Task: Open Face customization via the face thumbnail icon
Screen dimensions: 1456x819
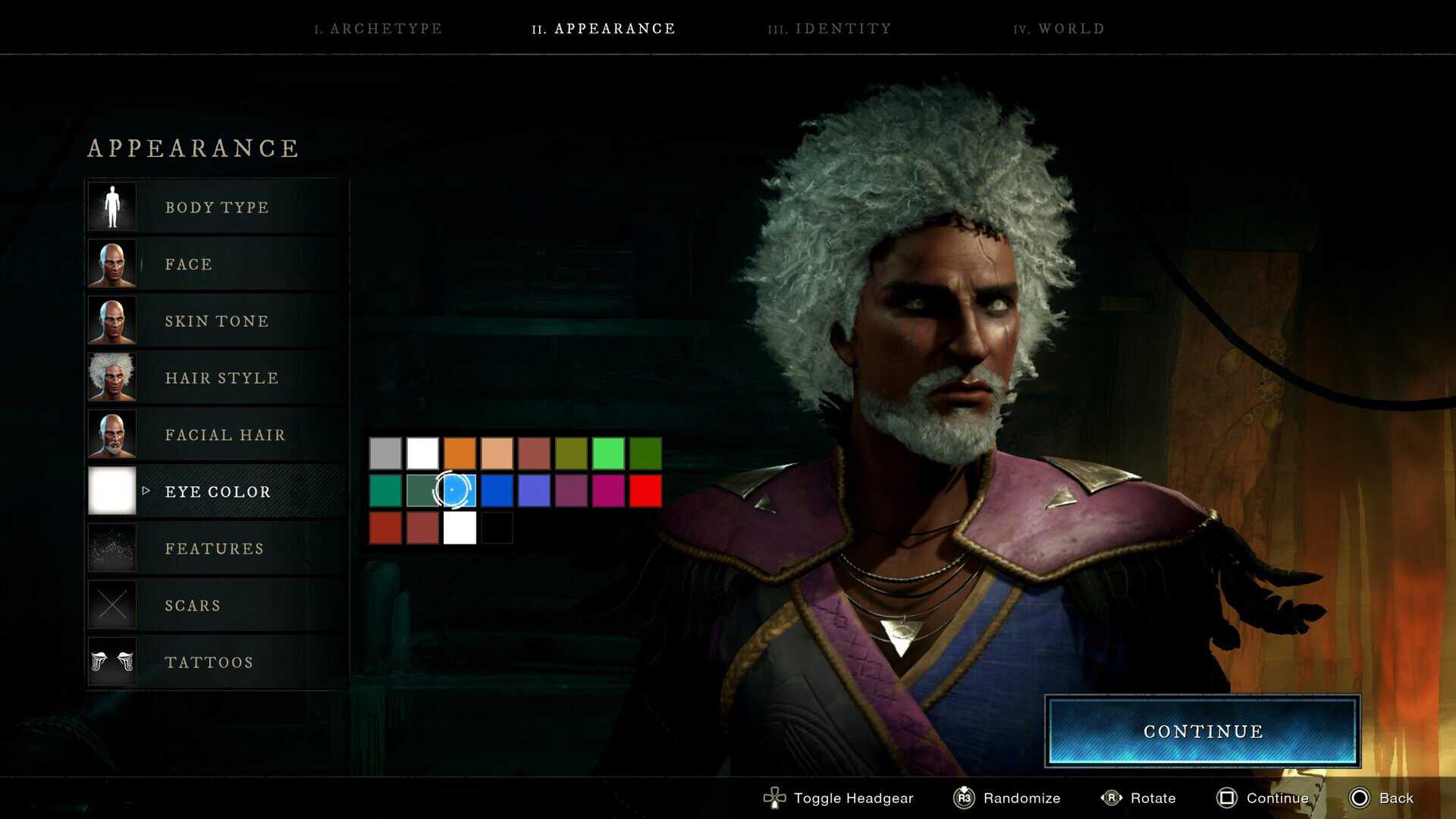Action: point(111,263)
